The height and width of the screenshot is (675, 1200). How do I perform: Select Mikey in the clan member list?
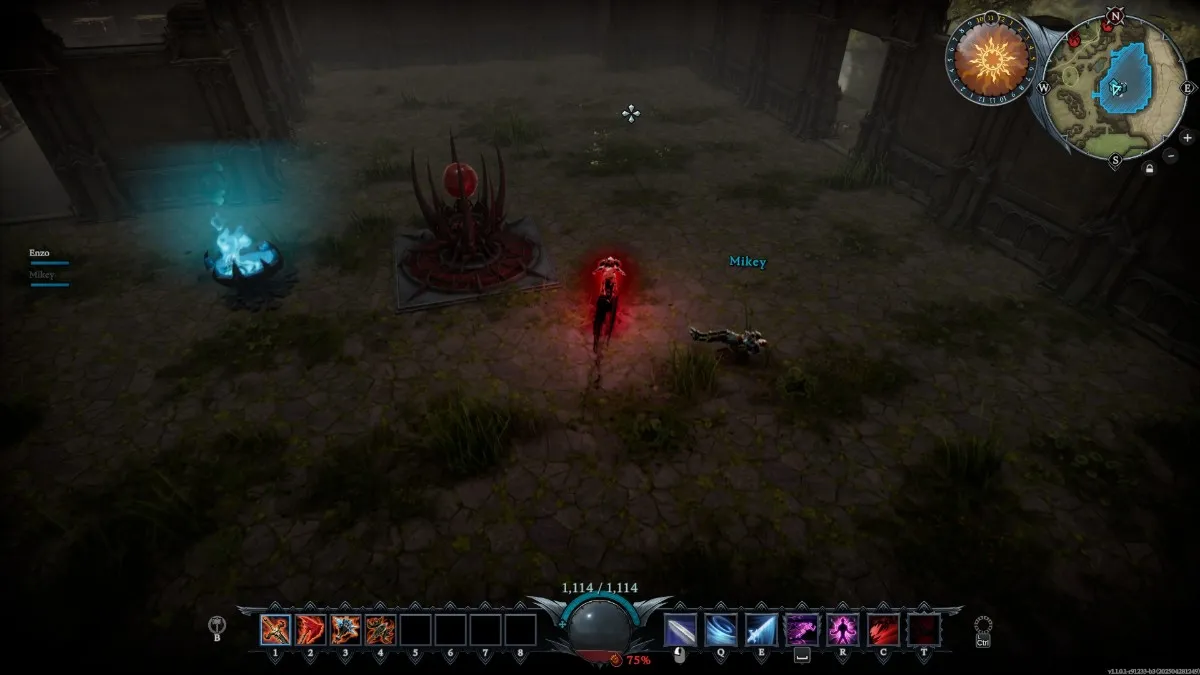tap(42, 275)
